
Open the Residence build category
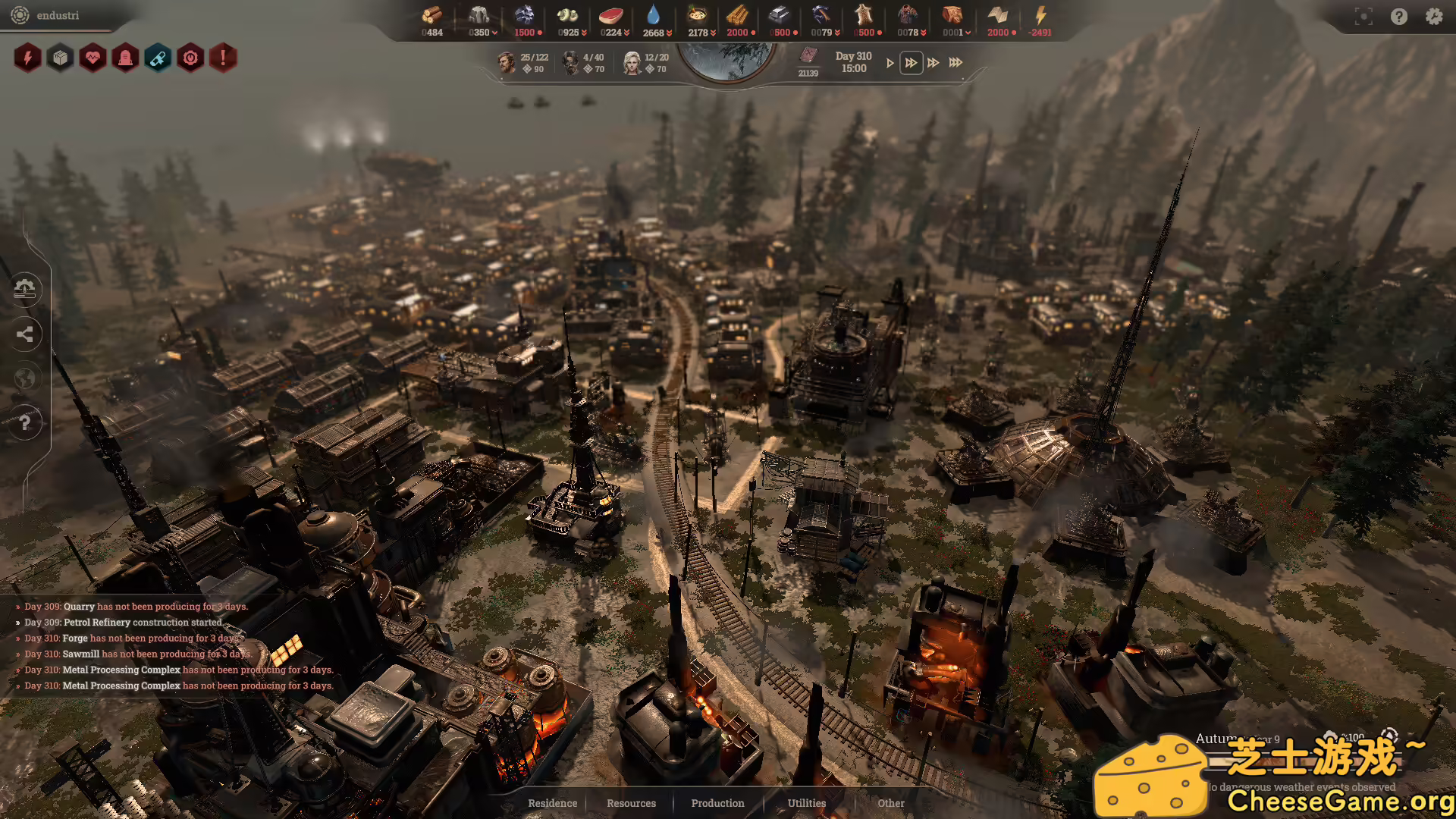[x=552, y=803]
